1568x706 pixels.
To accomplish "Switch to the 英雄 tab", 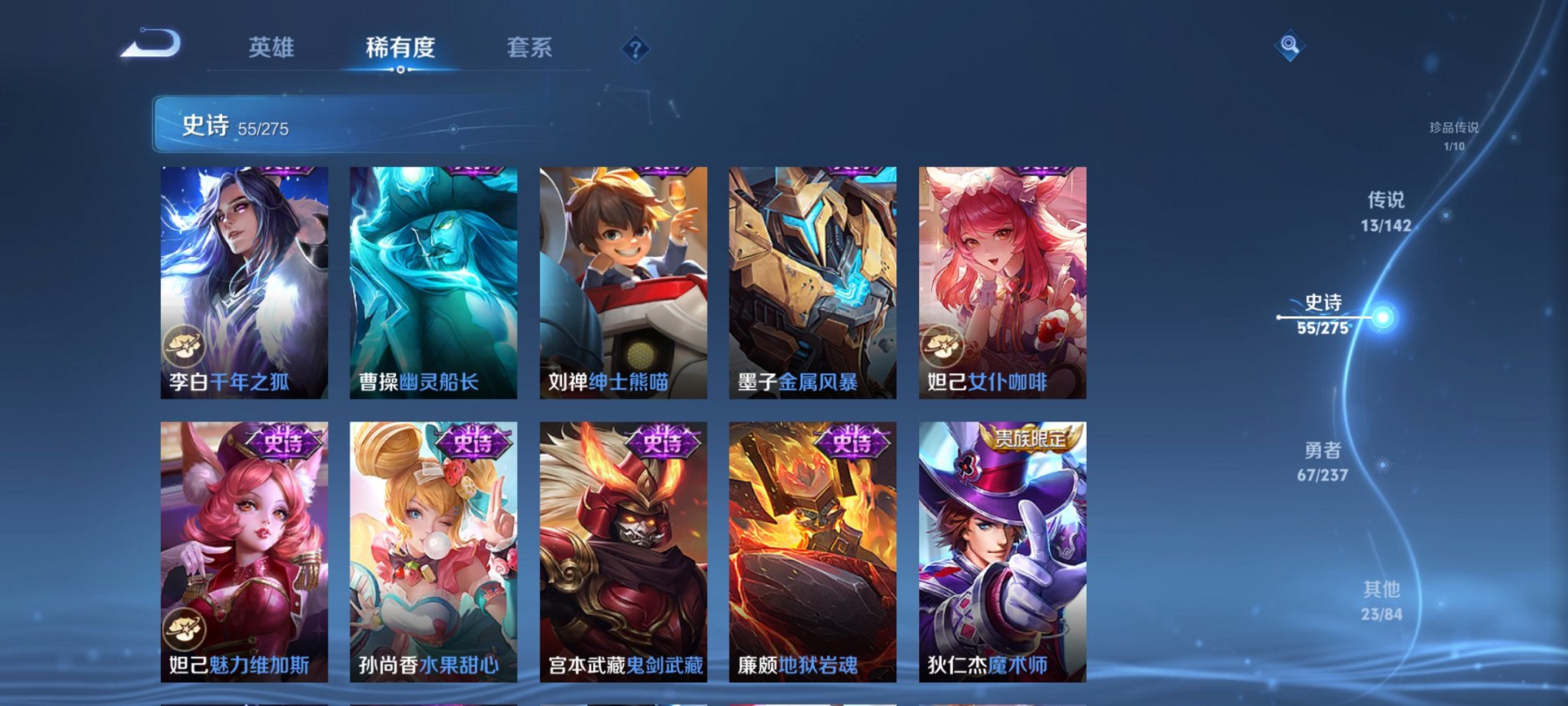I will pyautogui.click(x=271, y=46).
